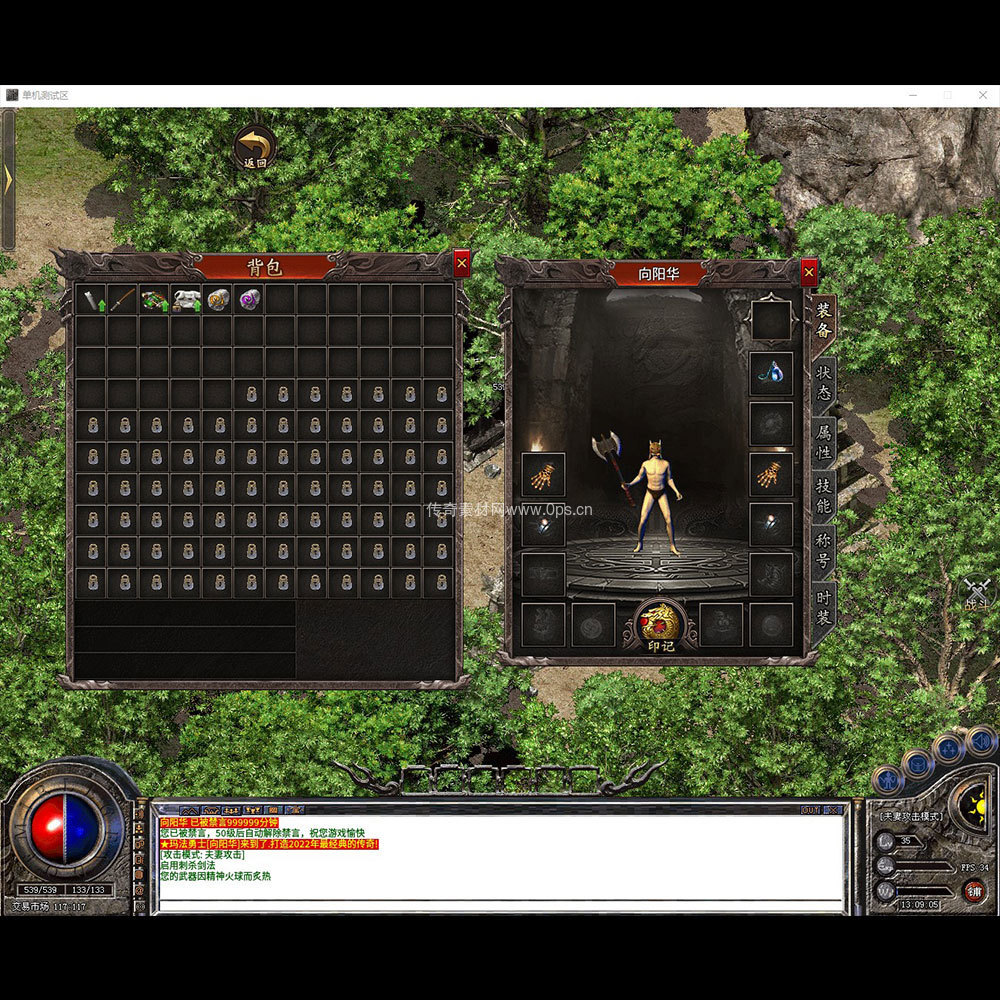Viewport: 1000px width, 1000px height.
Task: Choose the green bundle item in the bag
Action: pos(154,299)
